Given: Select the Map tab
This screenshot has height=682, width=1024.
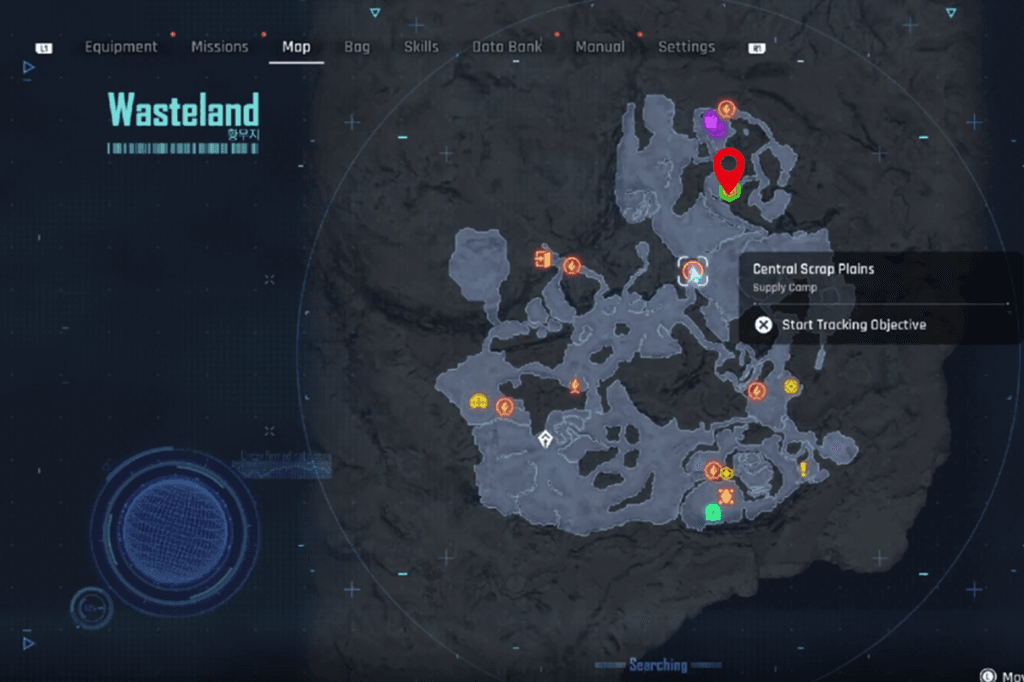Looking at the screenshot, I should tap(296, 47).
